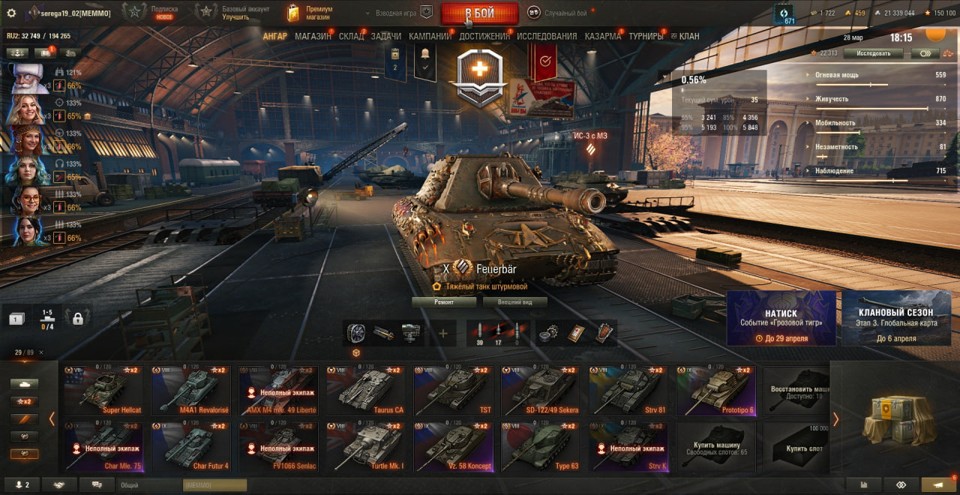Viewport: 960px width, 495px height.
Task: Open the settings gear menu
Action: [x=12, y=13]
